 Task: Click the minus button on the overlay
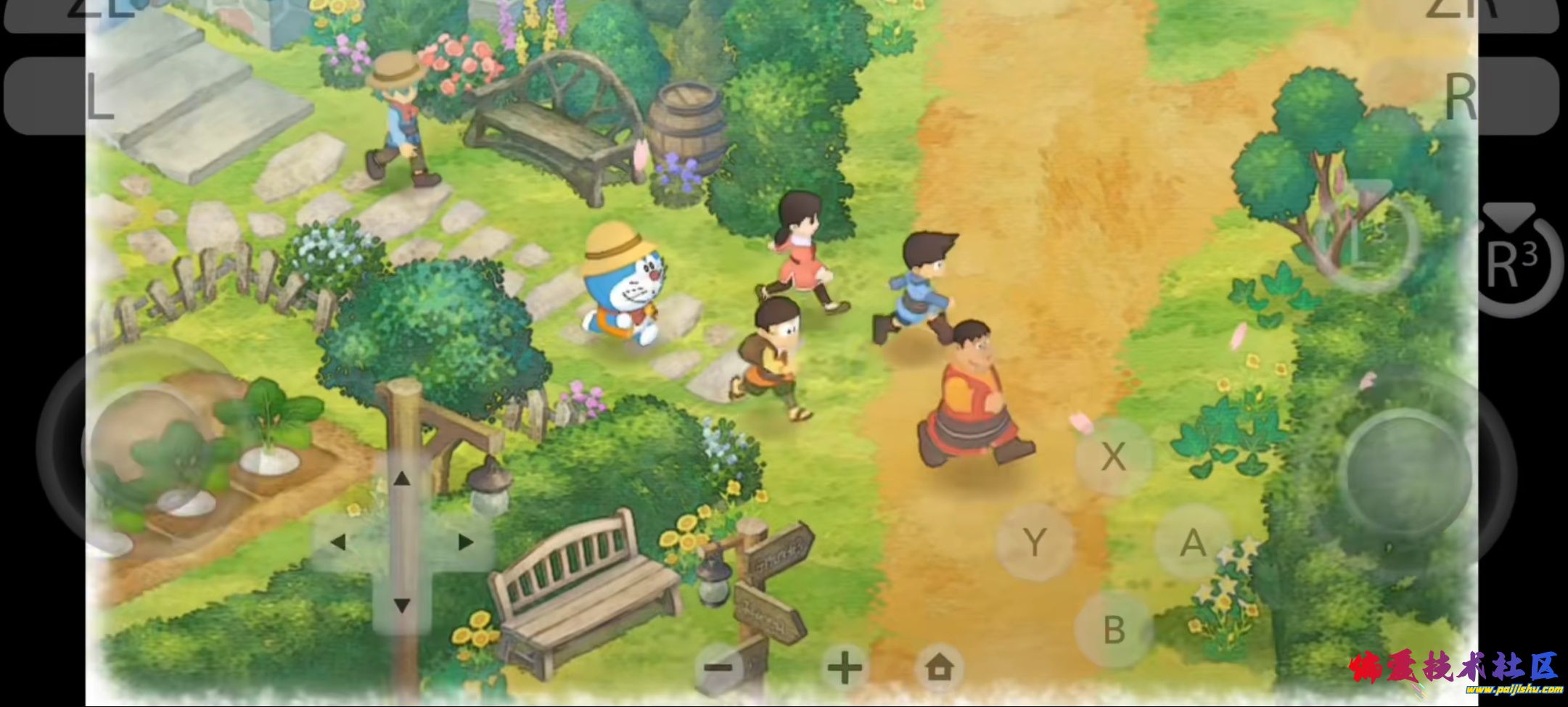pos(720,667)
